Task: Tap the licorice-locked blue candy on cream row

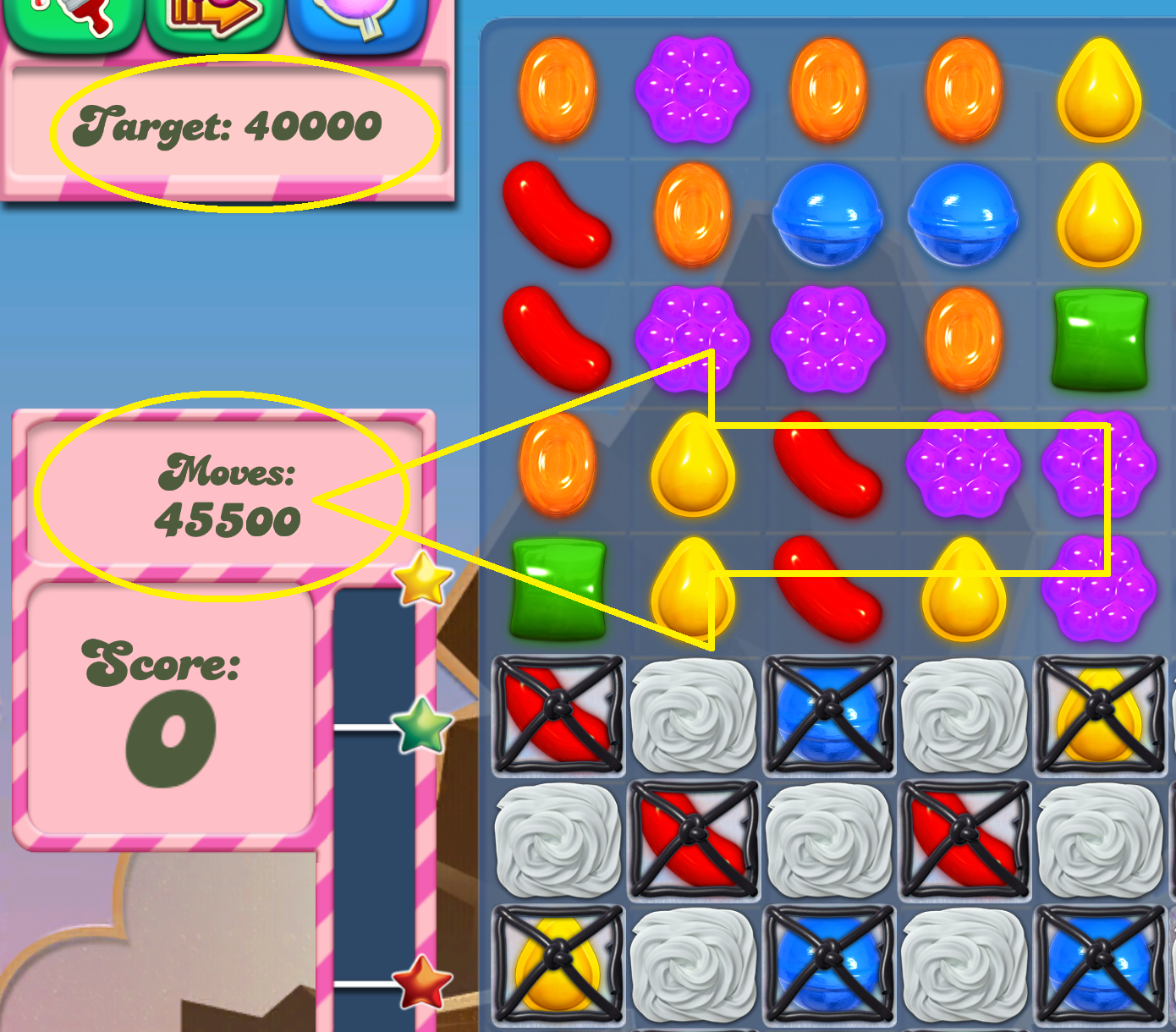Action: pyautogui.click(x=829, y=715)
